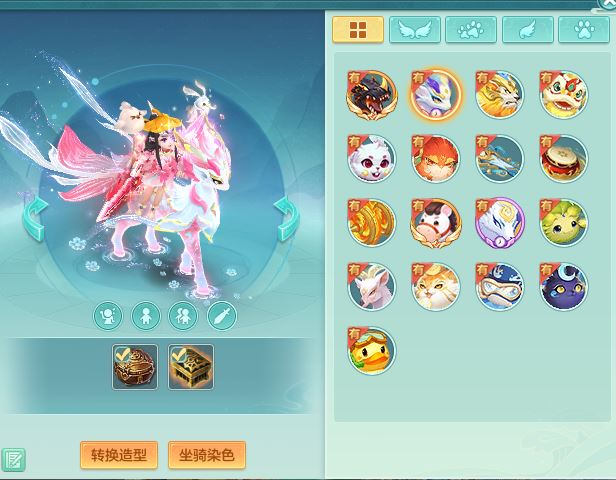Image resolution: width=616 pixels, height=480 pixels.
Task: Click the sword weapon display toggle
Action: pos(221,317)
